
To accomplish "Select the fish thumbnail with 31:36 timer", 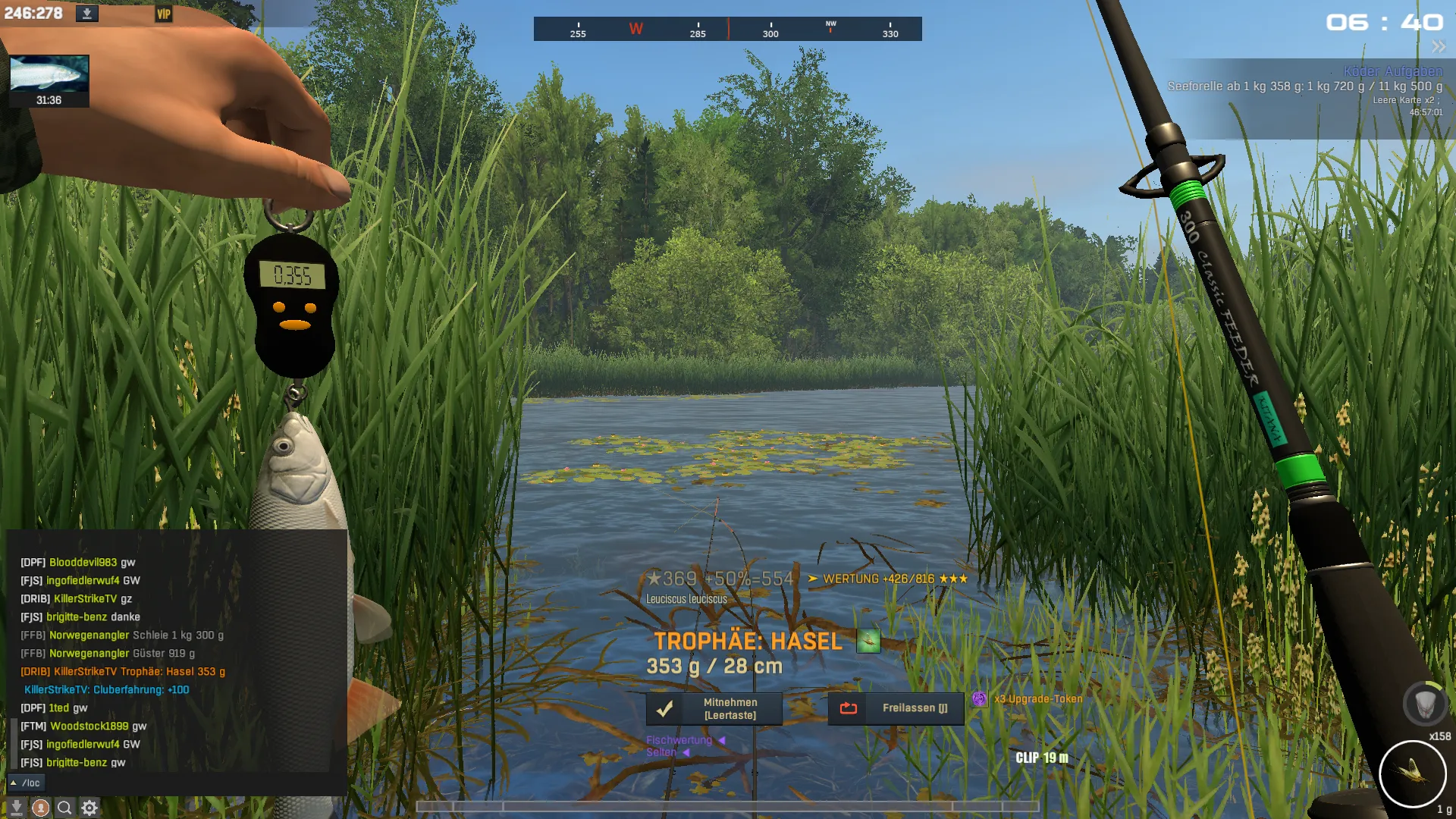I will pos(49,80).
